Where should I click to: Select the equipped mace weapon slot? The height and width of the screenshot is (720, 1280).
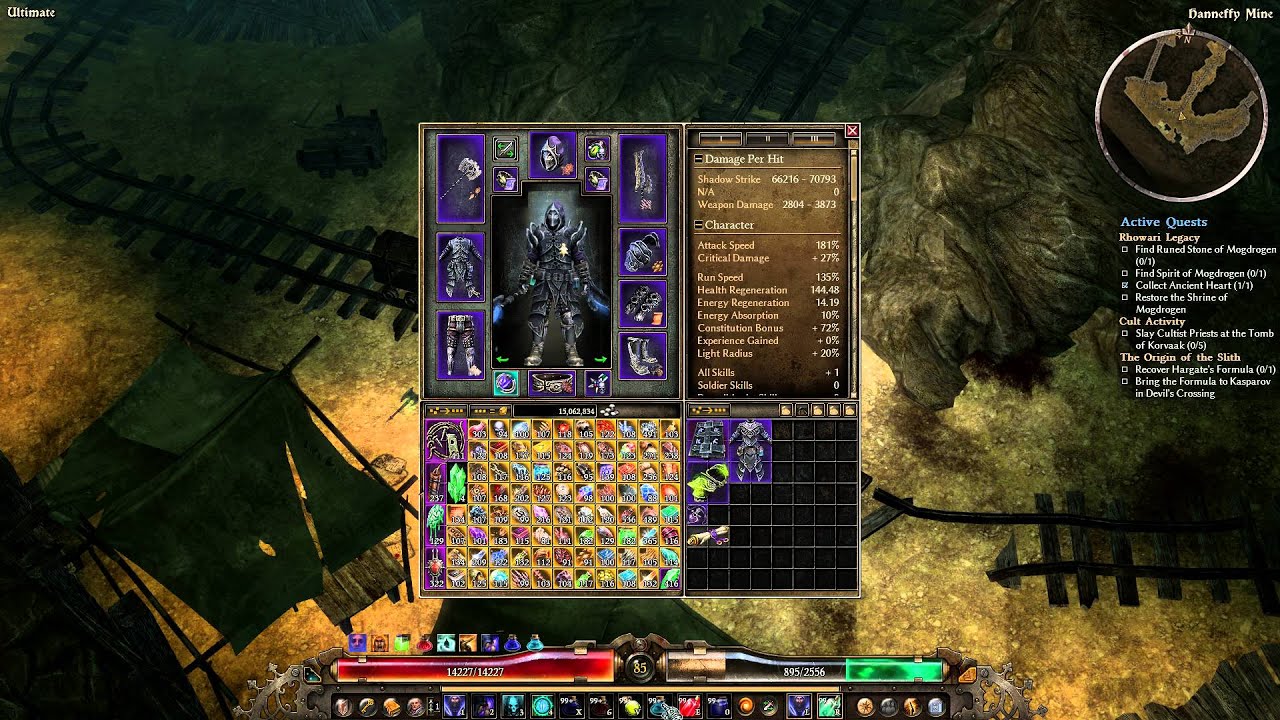(x=460, y=178)
